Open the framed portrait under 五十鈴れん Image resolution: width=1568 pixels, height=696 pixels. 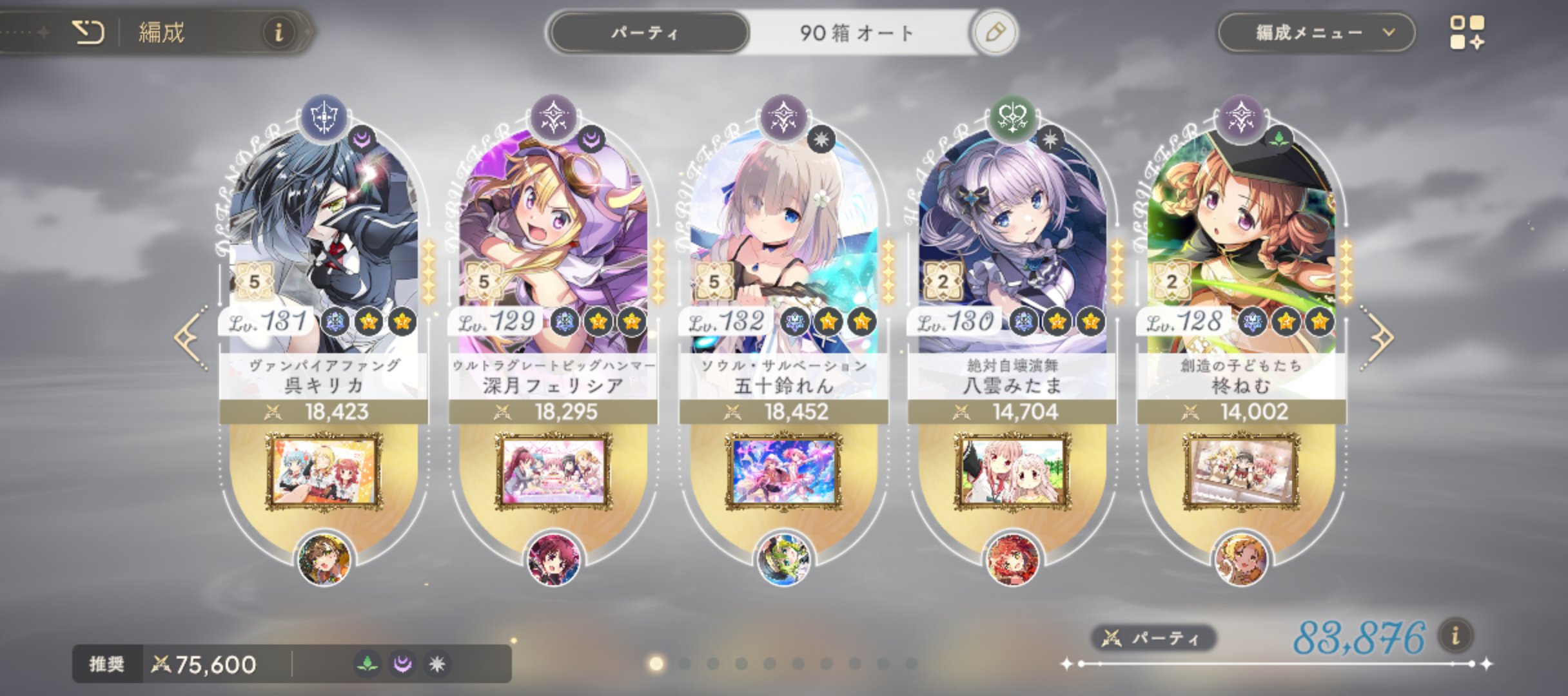[x=783, y=472]
